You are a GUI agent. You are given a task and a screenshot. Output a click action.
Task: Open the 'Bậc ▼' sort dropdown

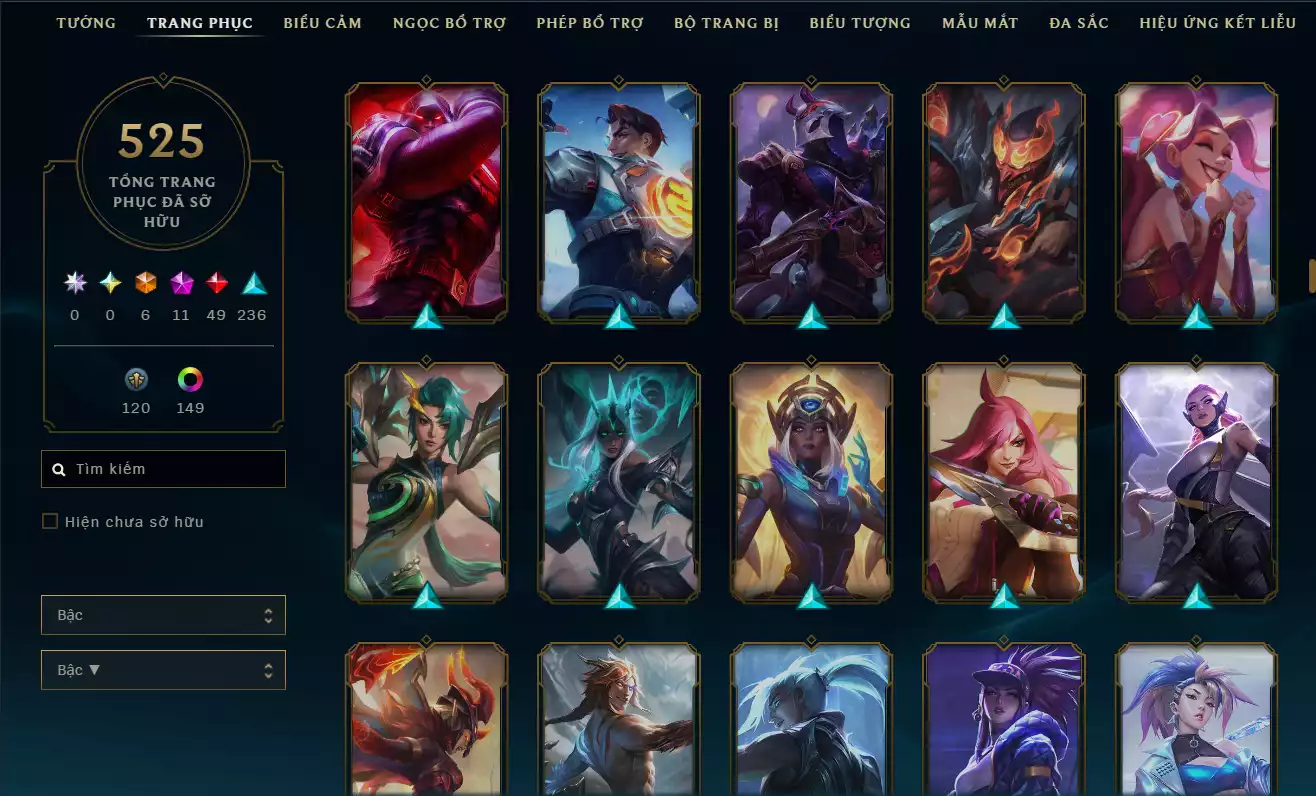pos(163,670)
